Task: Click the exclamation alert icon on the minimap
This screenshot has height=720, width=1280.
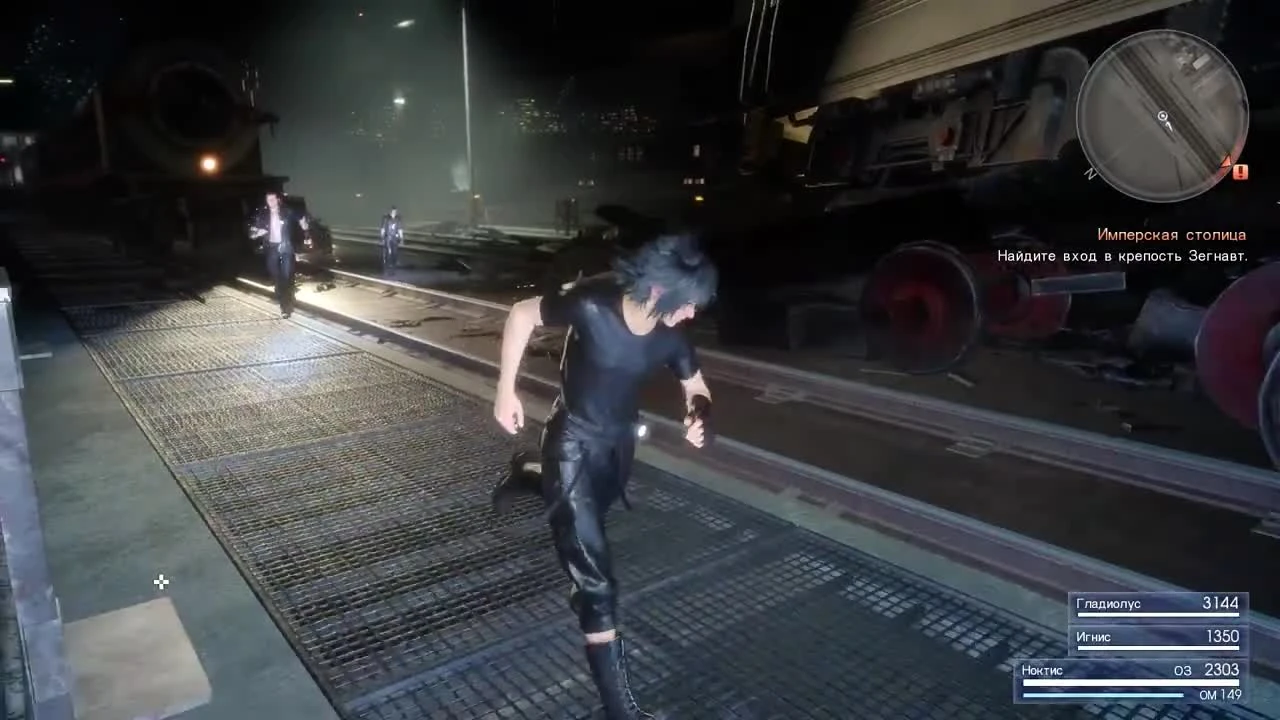Action: [x=1240, y=171]
